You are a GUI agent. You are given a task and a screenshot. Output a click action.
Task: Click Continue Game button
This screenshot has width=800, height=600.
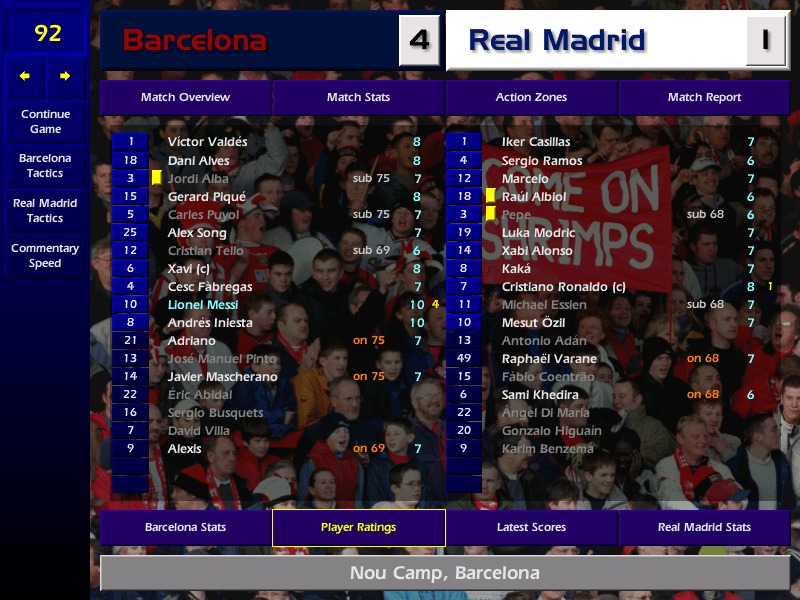pos(45,121)
